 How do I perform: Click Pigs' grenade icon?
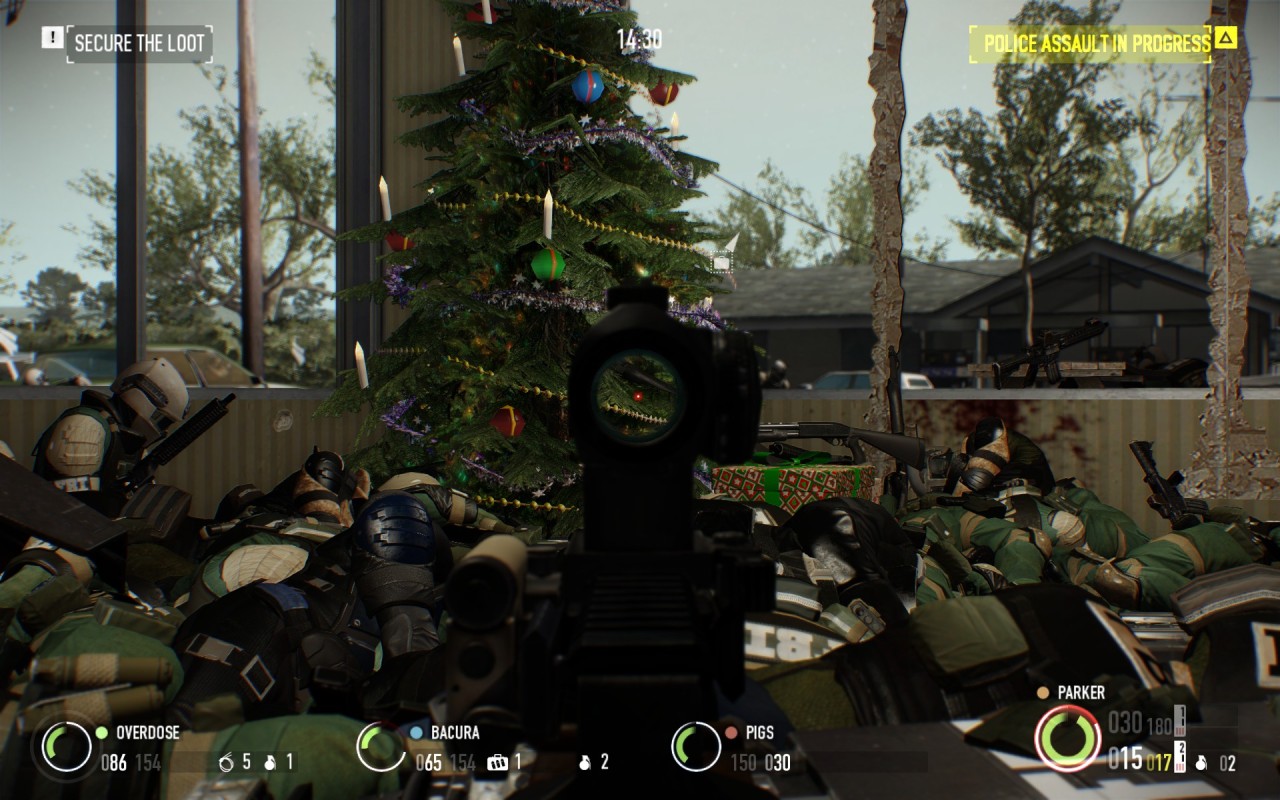pyautogui.click(x=584, y=763)
